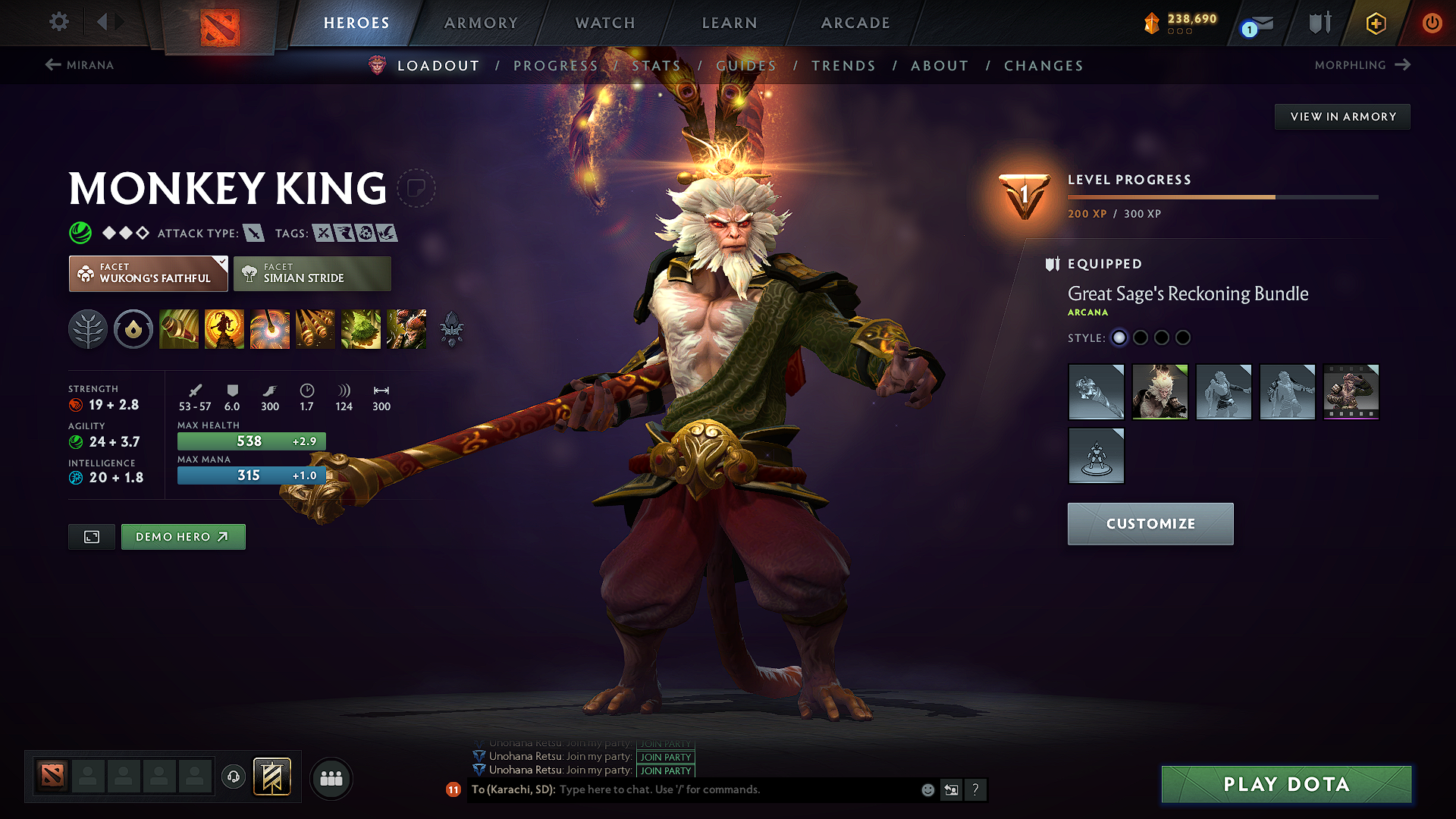Inspect the Jingu Mastery ability icon
This screenshot has height=819, width=1456.
point(315,329)
